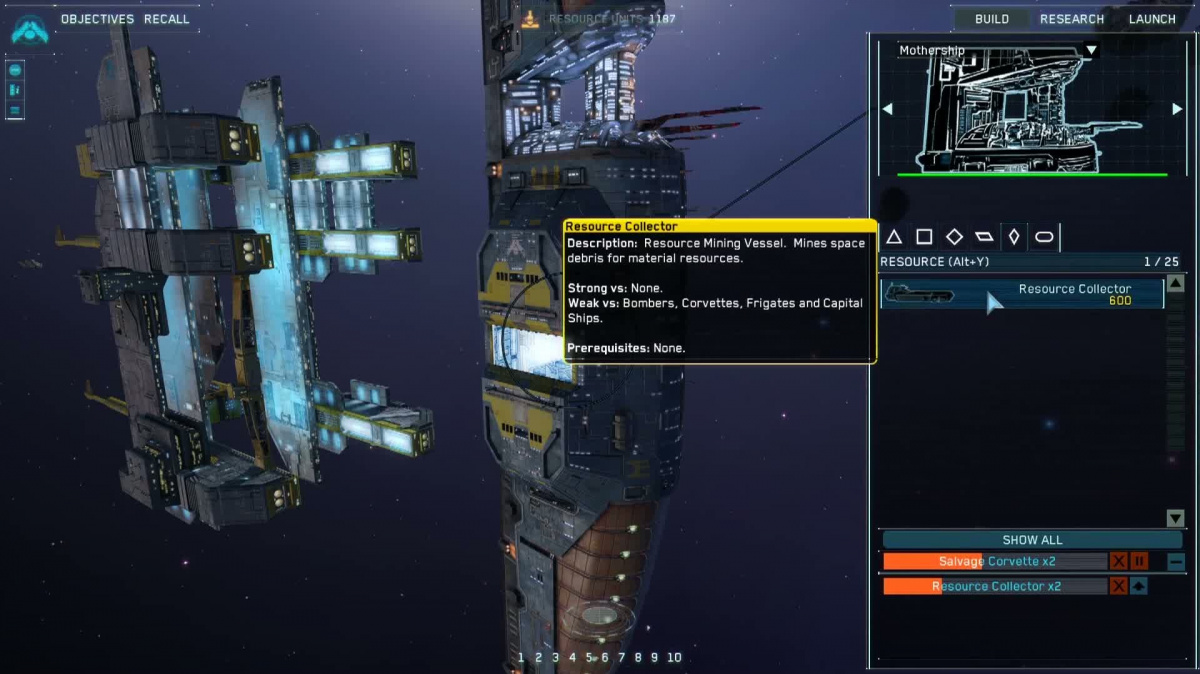The width and height of the screenshot is (1200, 674).
Task: Cancel the Resource Collector x2 build
Action: (1119, 586)
